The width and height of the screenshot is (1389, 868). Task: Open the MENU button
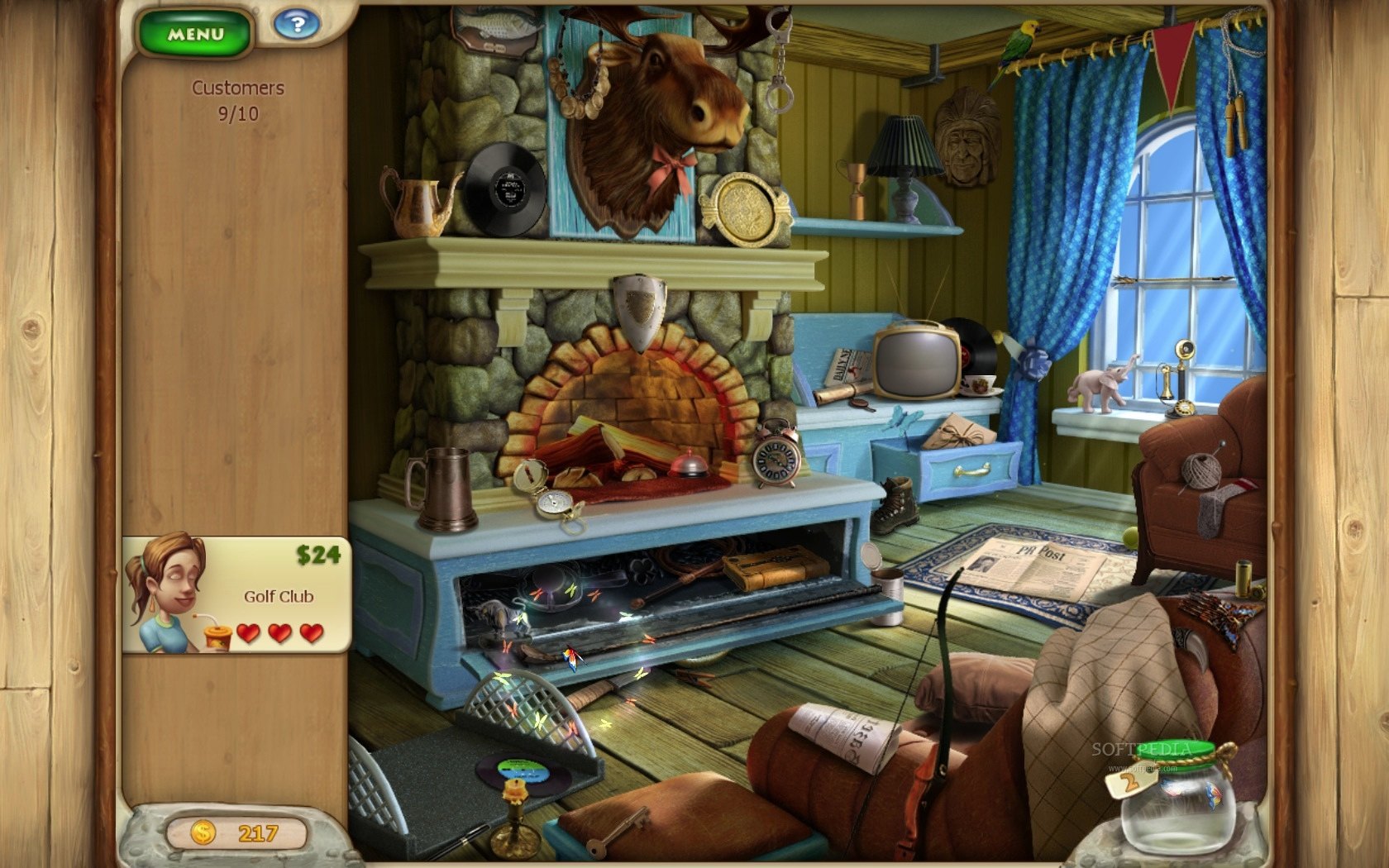(x=195, y=31)
